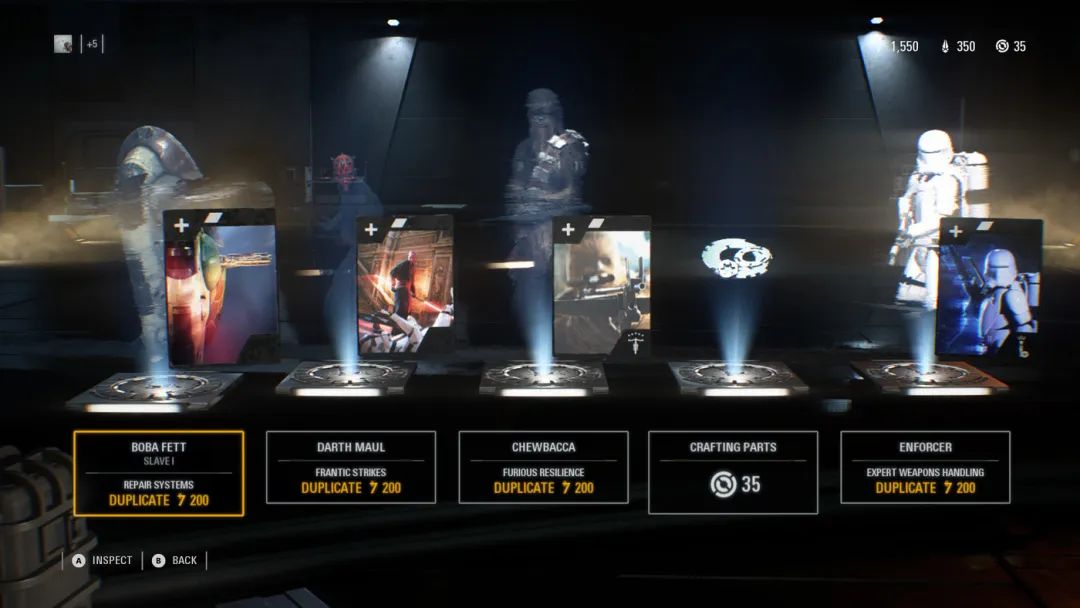Open the player avatar icon
This screenshot has height=608, width=1080.
[x=63, y=44]
